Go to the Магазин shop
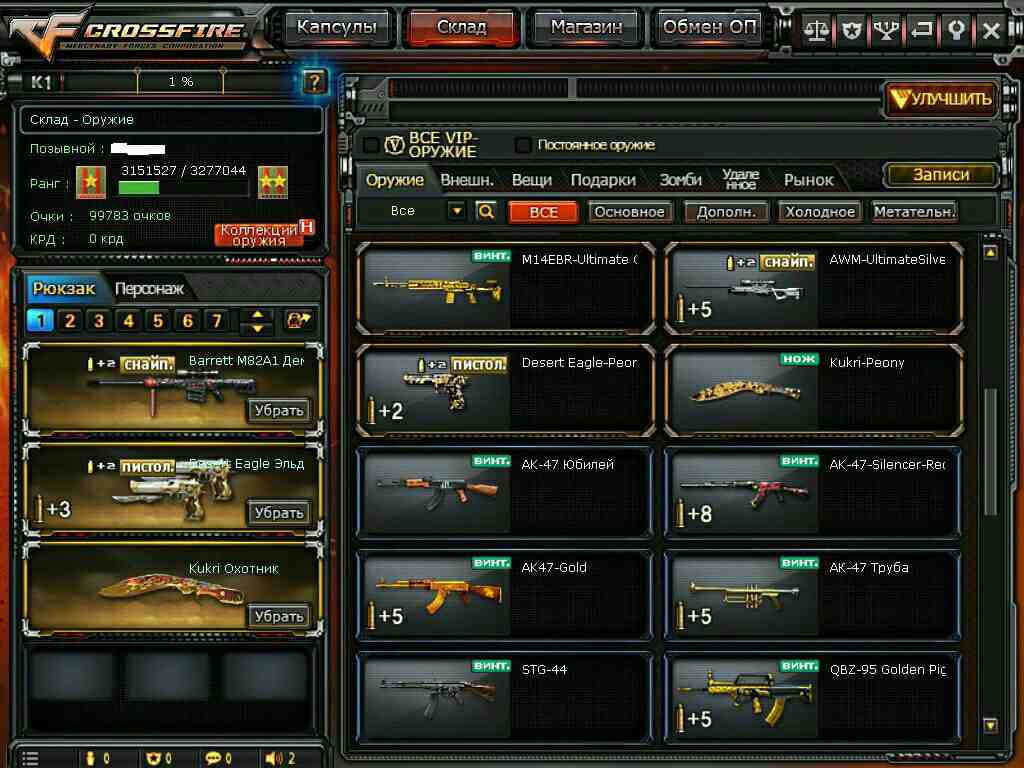This screenshot has width=1024, height=768. click(x=585, y=28)
